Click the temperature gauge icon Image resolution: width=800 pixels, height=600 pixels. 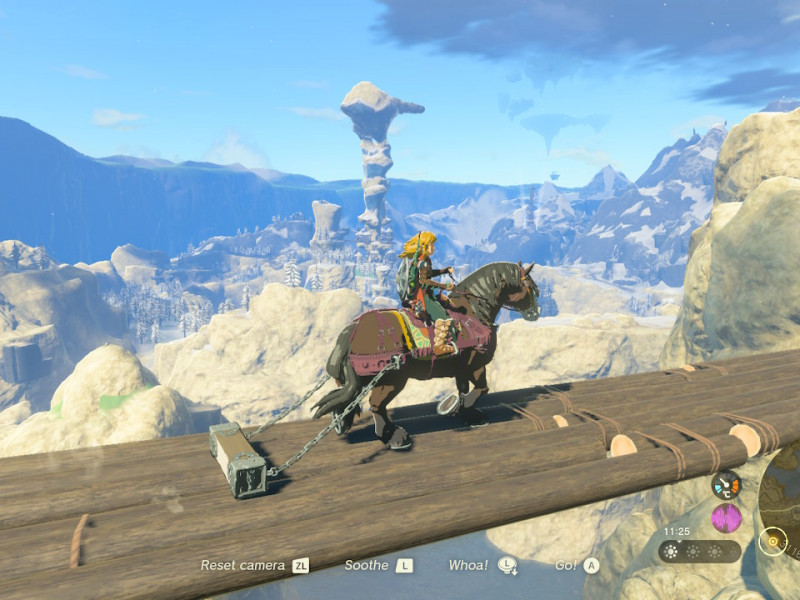(x=726, y=485)
